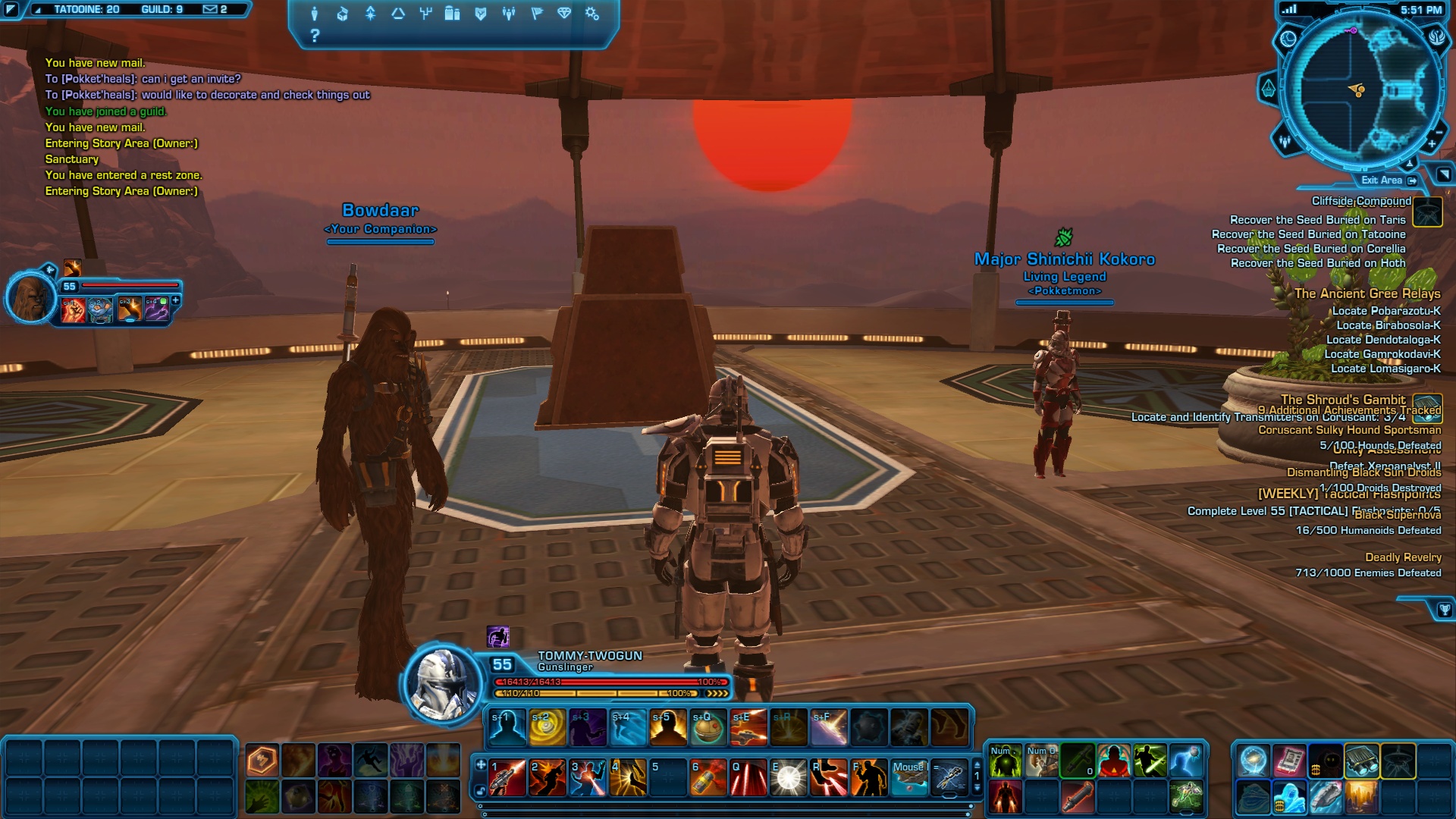Open the character sheet from the top menu
Image resolution: width=1456 pixels, height=819 pixels.
(x=315, y=14)
